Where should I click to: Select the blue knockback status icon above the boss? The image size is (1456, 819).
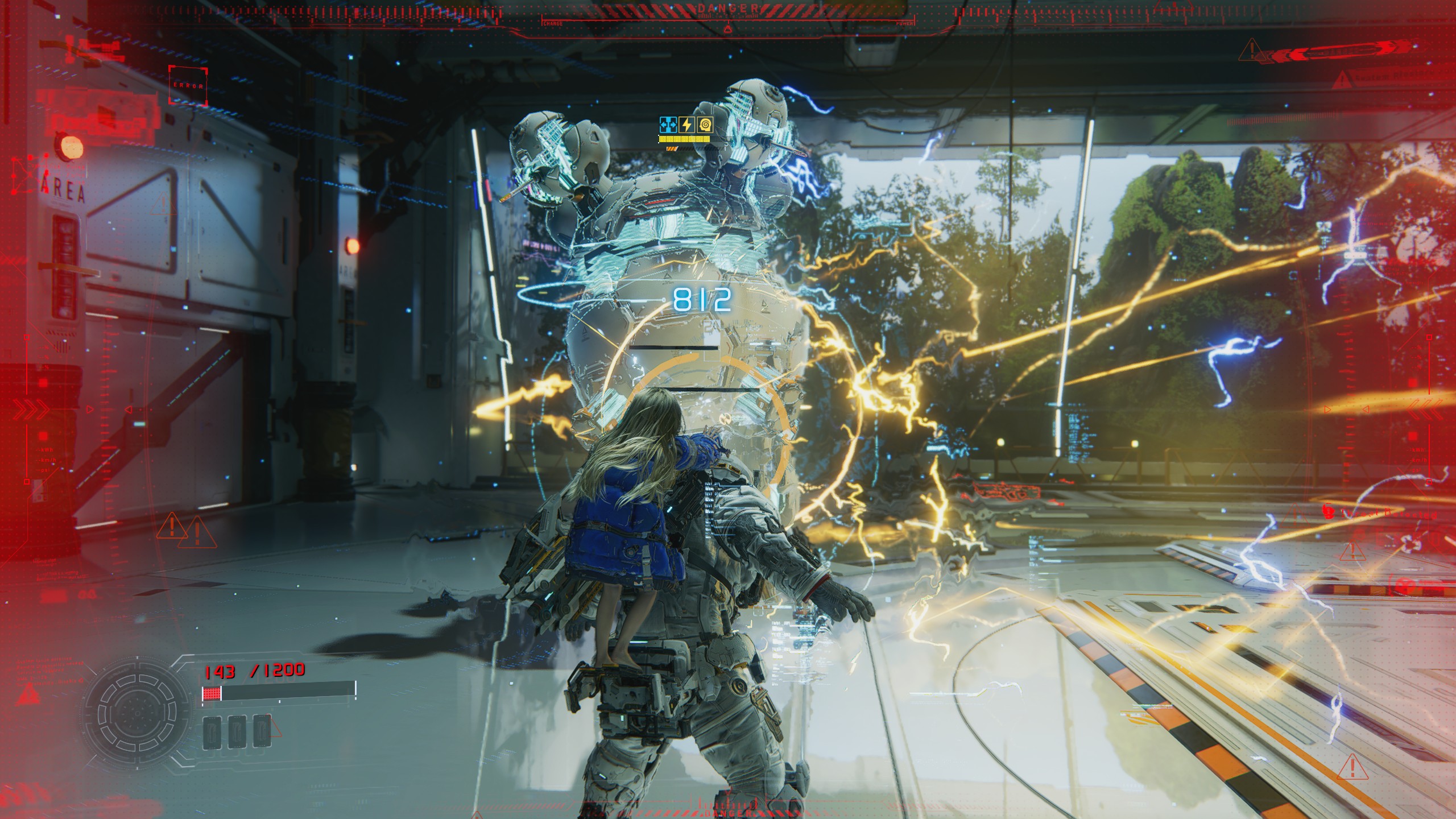coord(668,125)
